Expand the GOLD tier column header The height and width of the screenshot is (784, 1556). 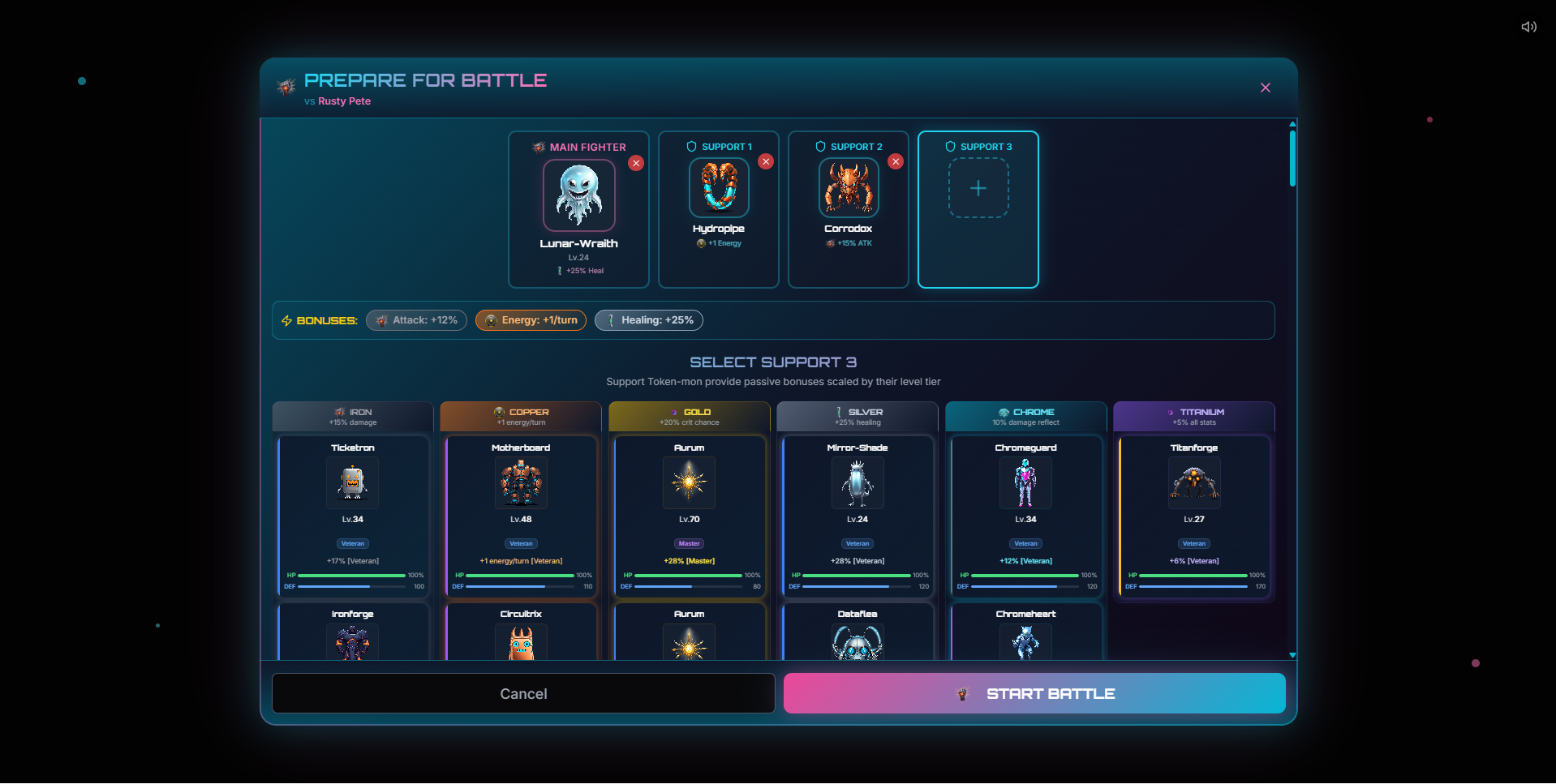[x=689, y=416]
